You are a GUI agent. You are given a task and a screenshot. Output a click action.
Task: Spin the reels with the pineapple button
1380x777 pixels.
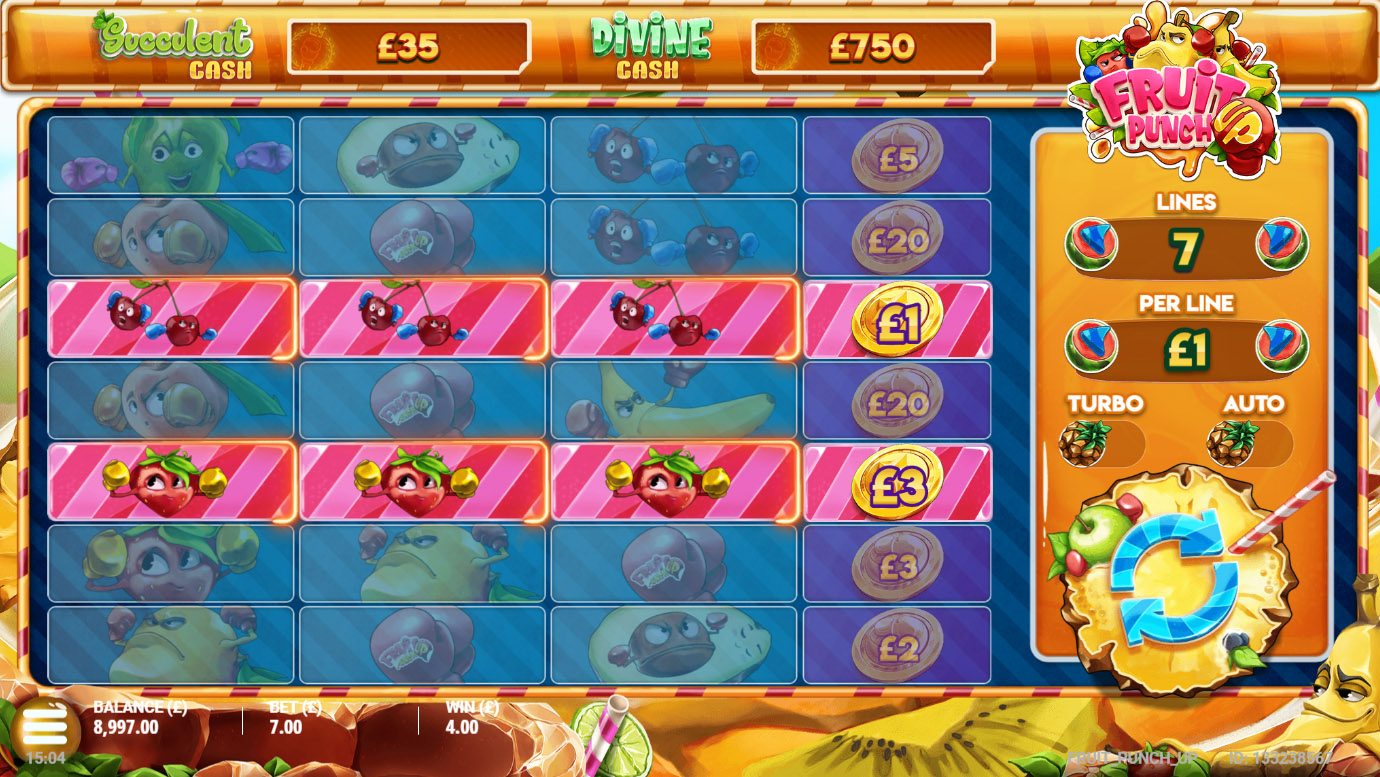point(1174,579)
